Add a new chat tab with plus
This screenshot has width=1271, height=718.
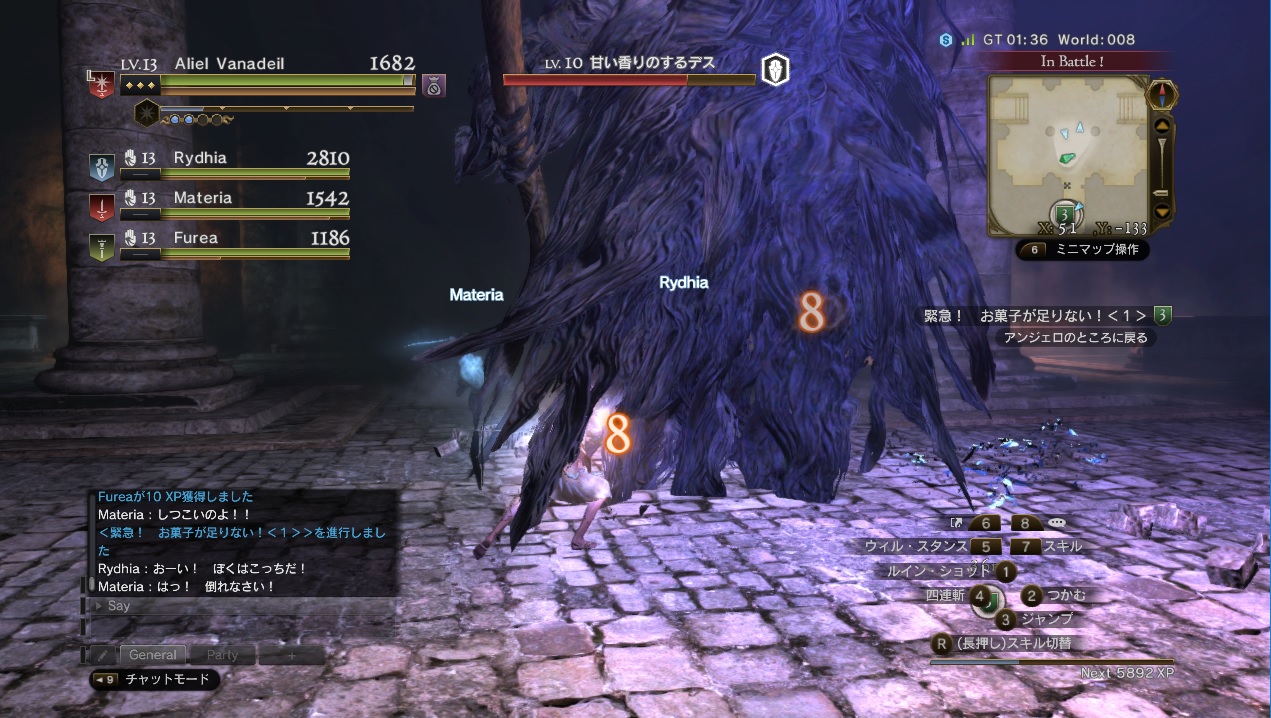pos(291,655)
